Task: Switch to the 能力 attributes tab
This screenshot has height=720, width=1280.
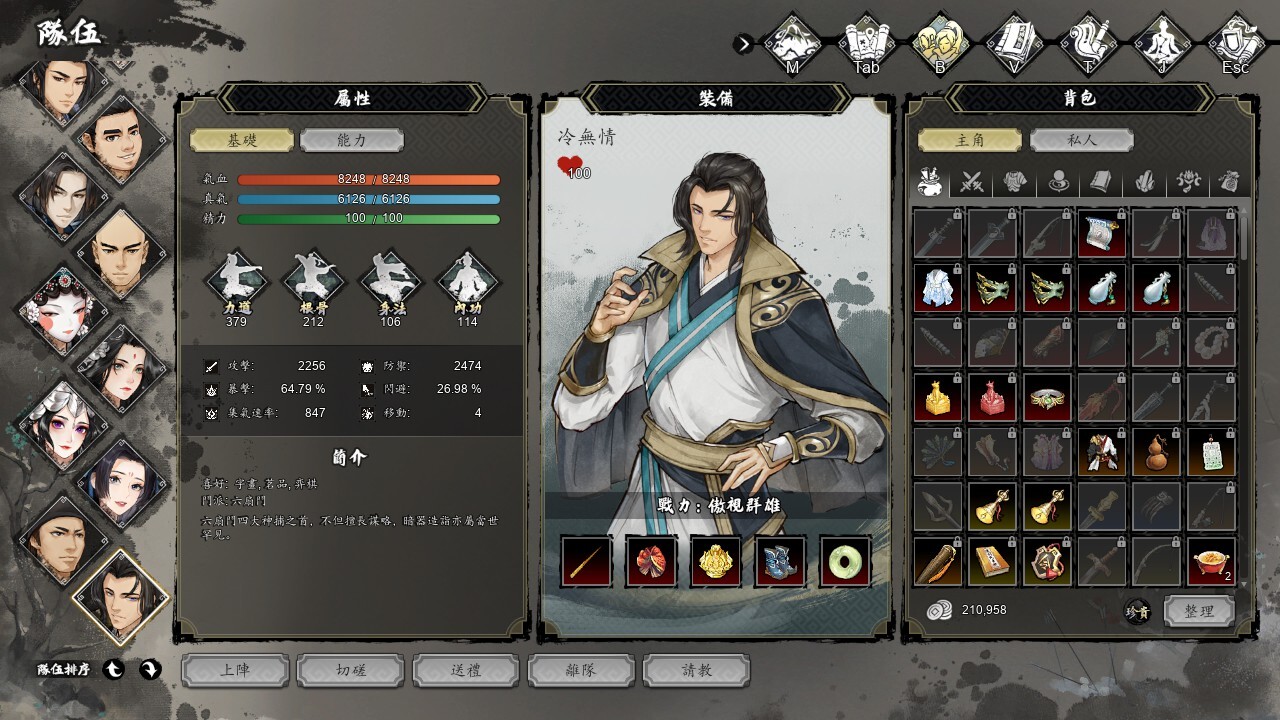Action: click(351, 141)
